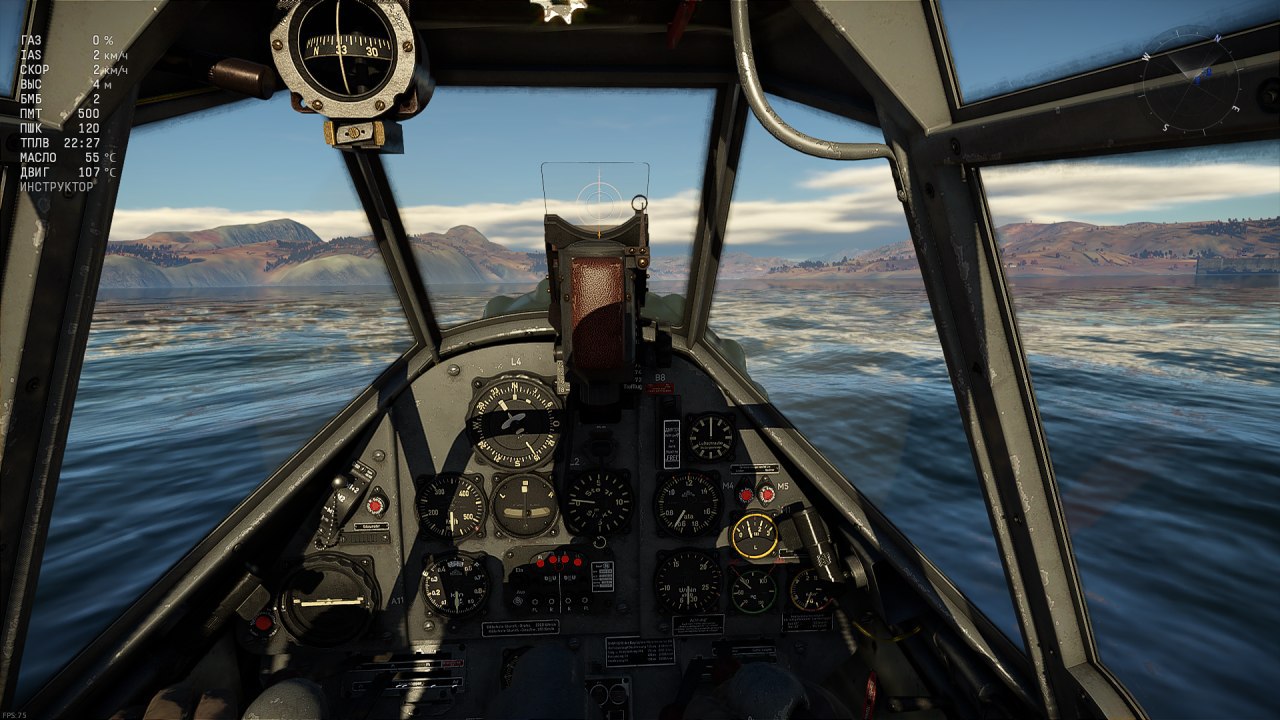The height and width of the screenshot is (720, 1280).
Task: Click the circular compass minimap
Action: pos(1190,79)
